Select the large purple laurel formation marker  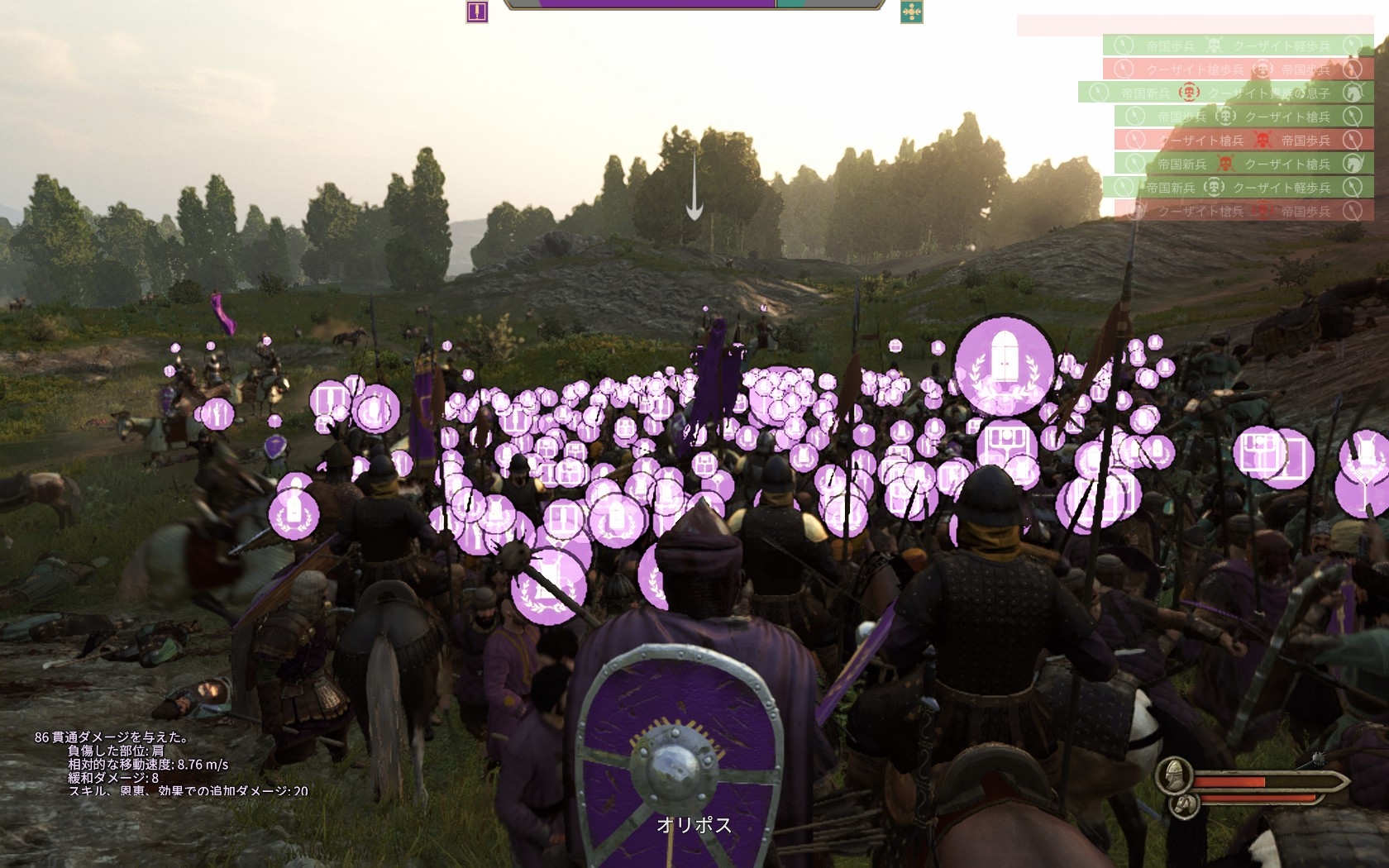pyautogui.click(x=1004, y=365)
